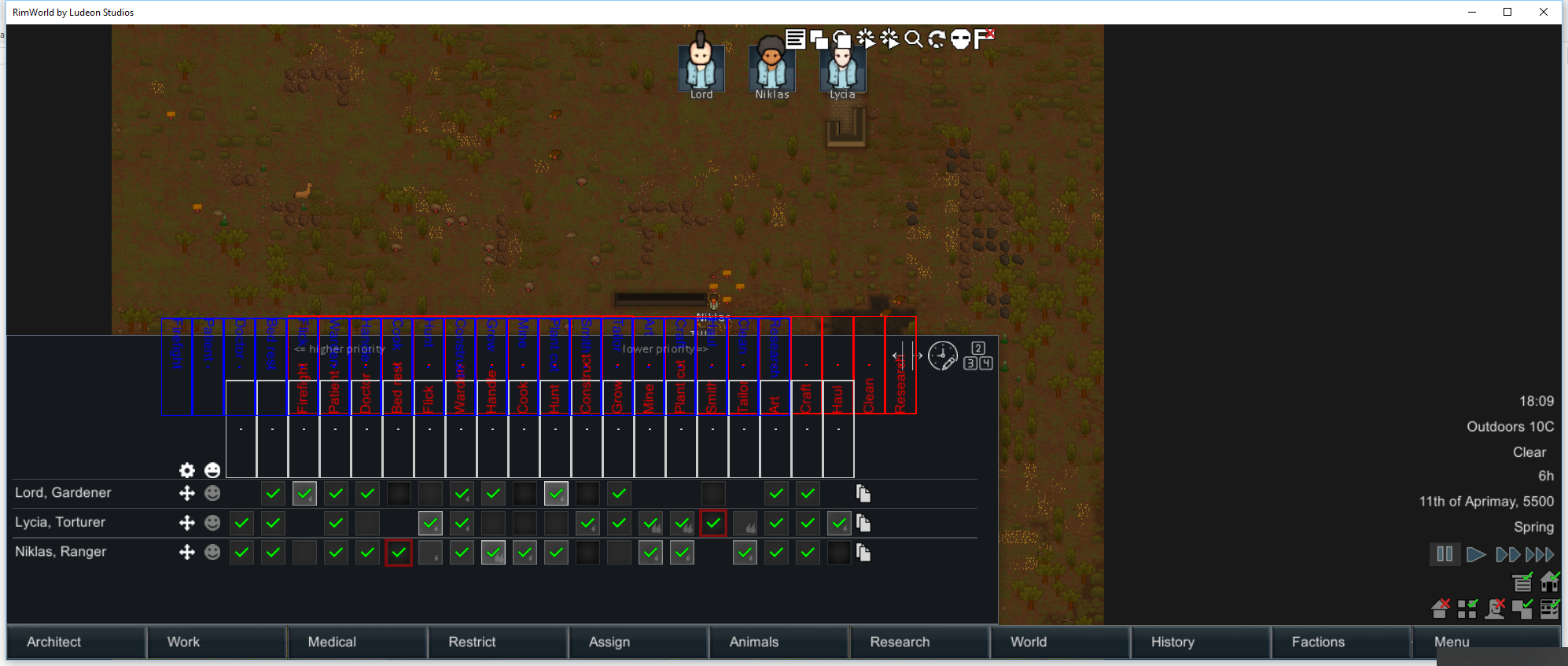Enable Firefight work for Lord
Viewport: 1568px width, 666px height.
[x=304, y=493]
